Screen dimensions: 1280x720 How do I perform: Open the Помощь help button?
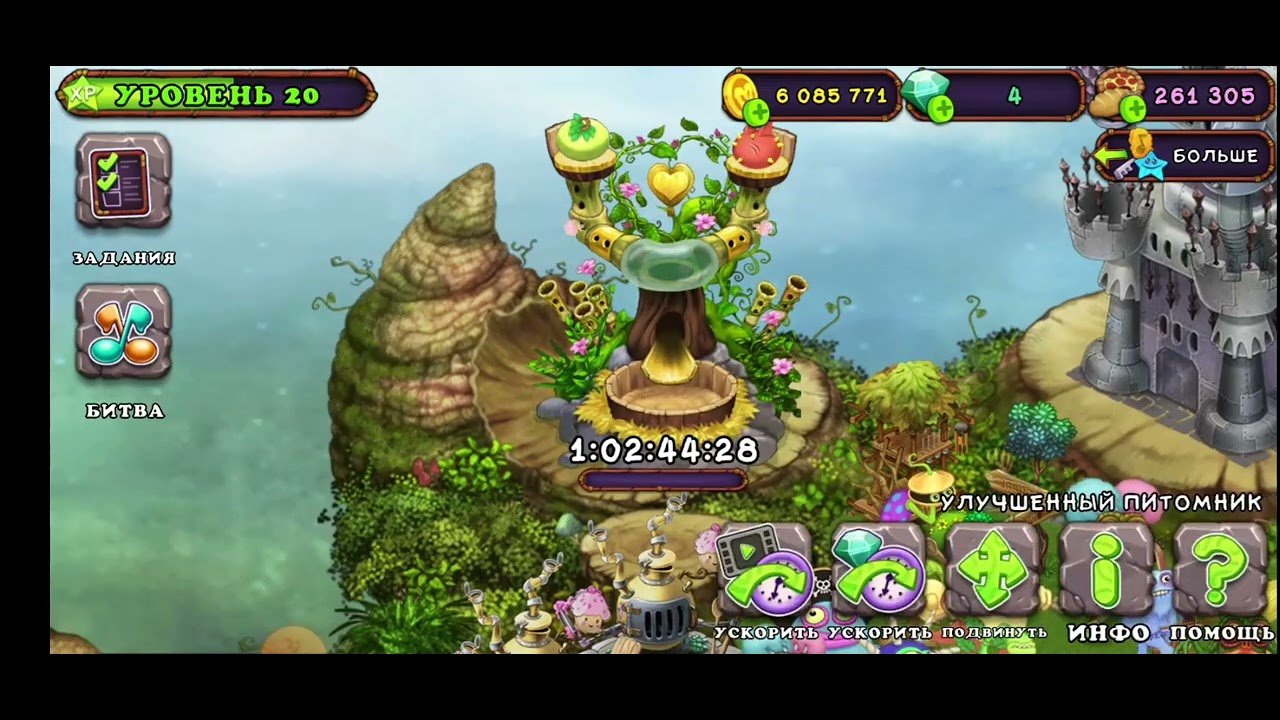click(1220, 571)
